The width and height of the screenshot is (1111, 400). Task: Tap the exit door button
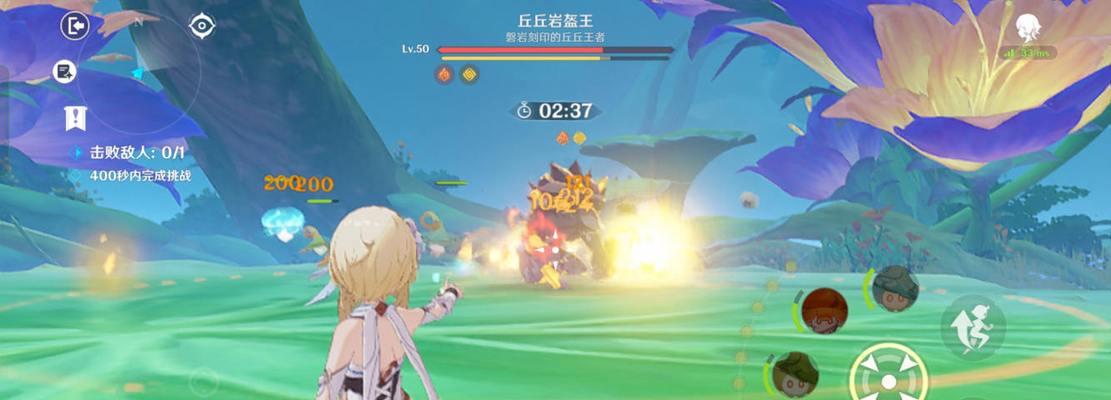click(x=75, y=26)
